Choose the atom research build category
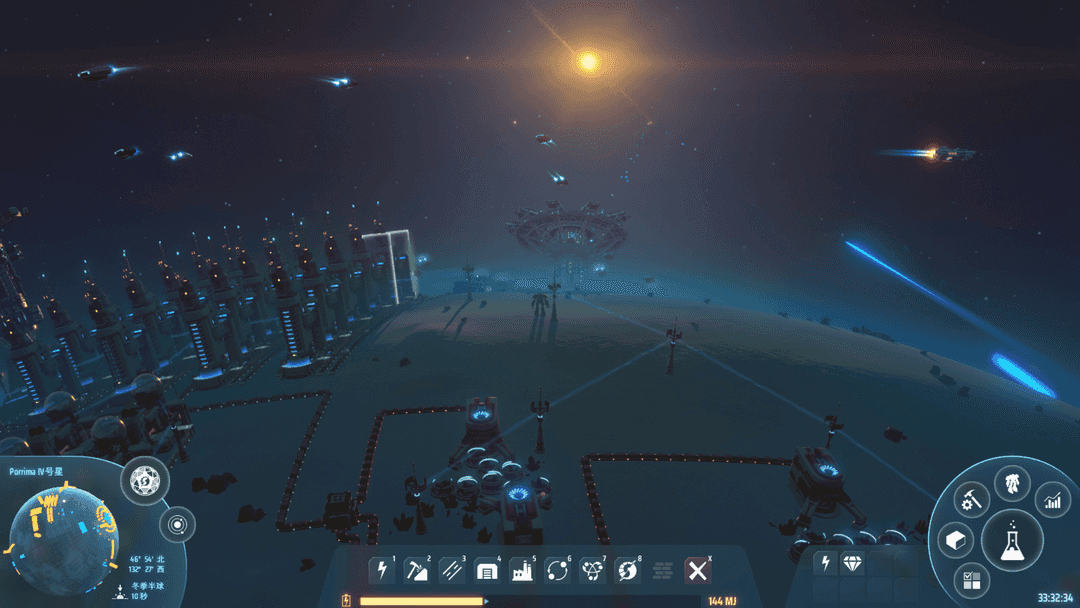1080x608 pixels. (x=592, y=571)
